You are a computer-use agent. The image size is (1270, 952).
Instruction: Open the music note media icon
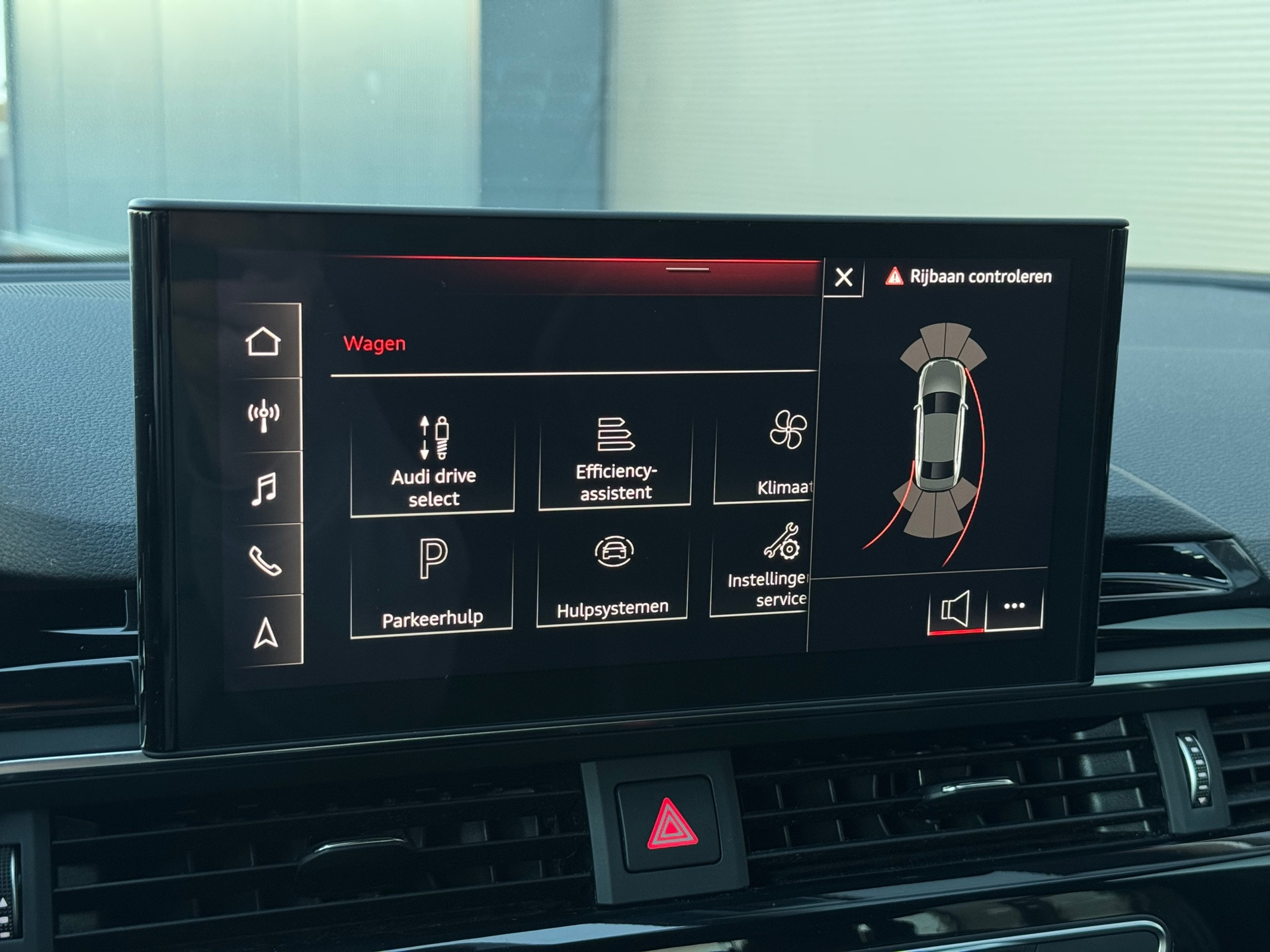point(263,489)
